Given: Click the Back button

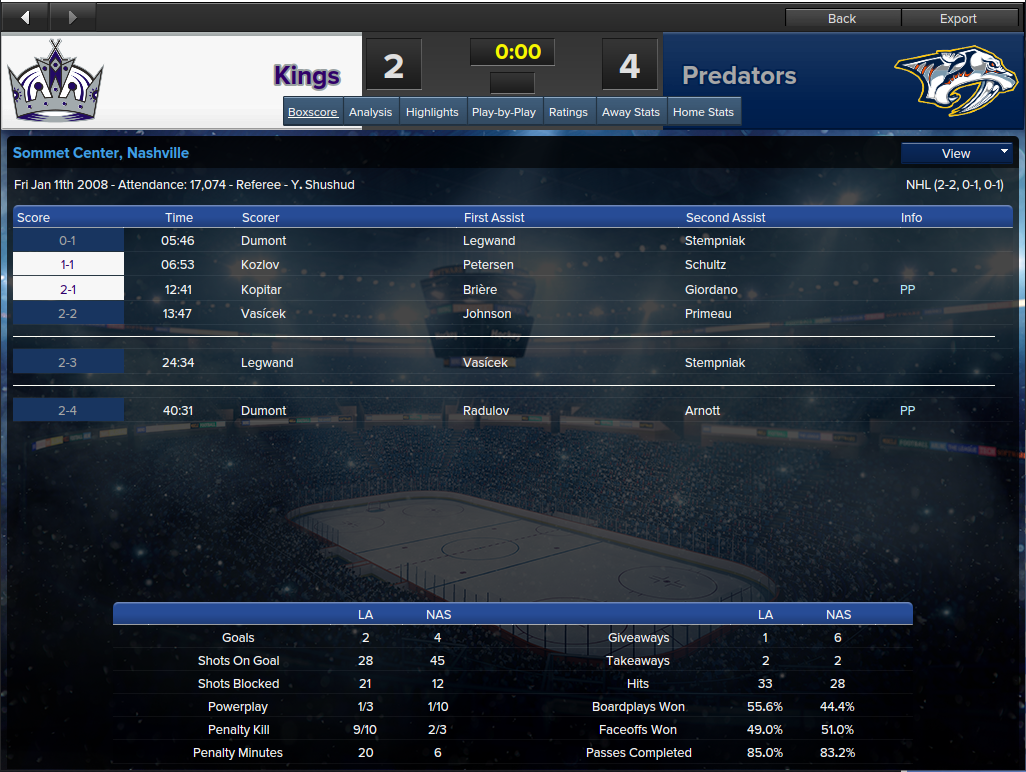Looking at the screenshot, I should click(x=842, y=18).
